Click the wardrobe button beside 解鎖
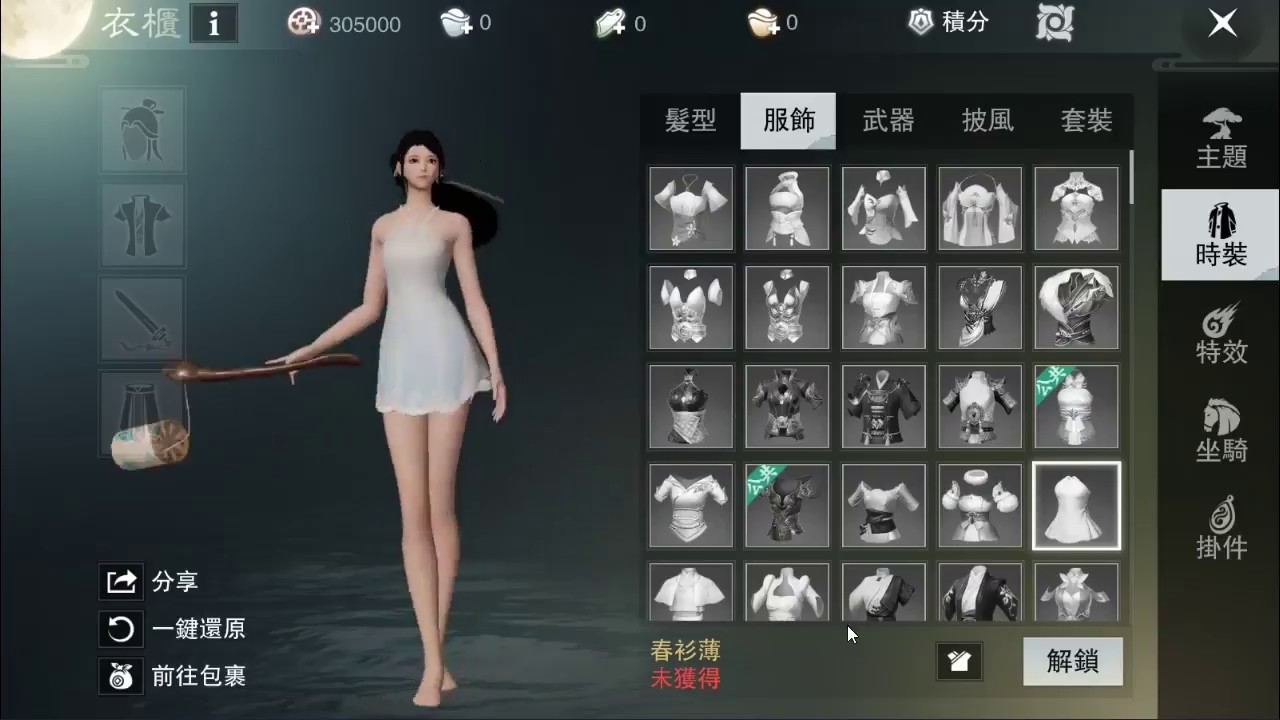1280x720 pixels. (x=959, y=661)
